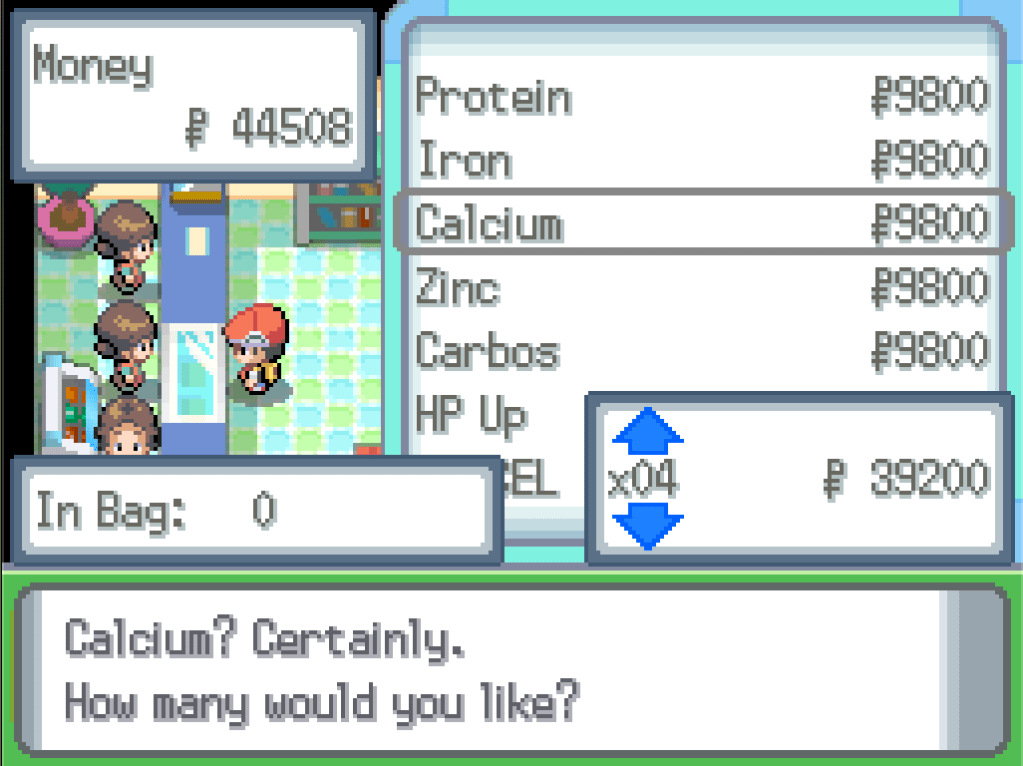Pick Zinc from the shop list
1023x766 pixels.
click(x=700, y=288)
